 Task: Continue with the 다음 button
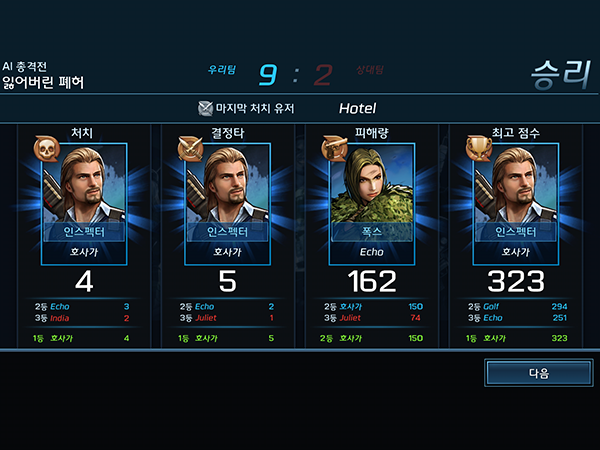point(538,373)
